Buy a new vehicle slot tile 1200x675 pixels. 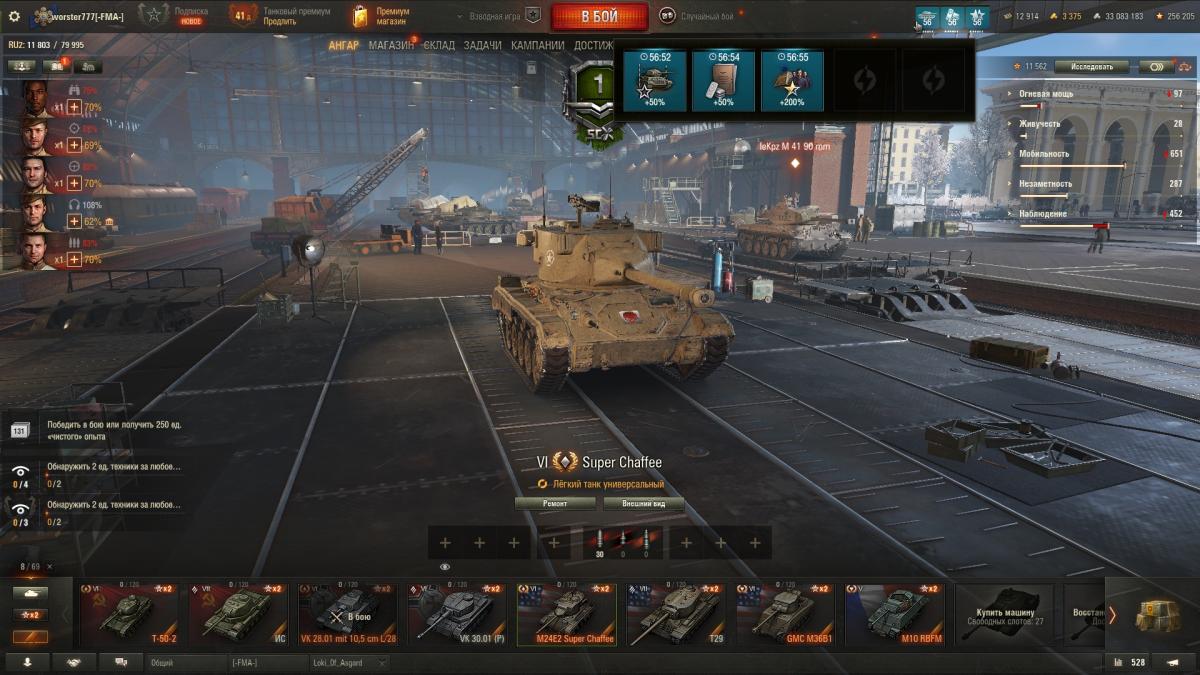[x=1003, y=614]
